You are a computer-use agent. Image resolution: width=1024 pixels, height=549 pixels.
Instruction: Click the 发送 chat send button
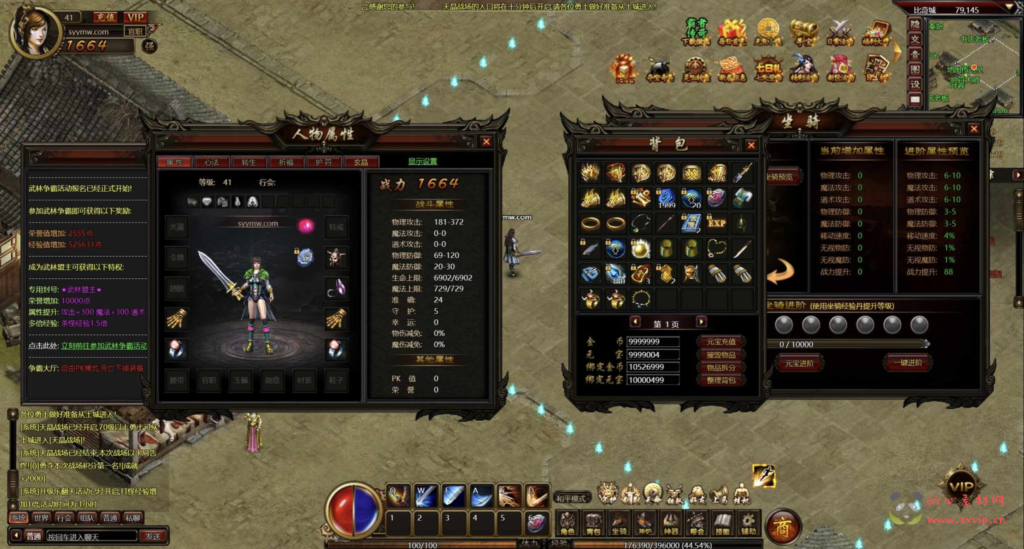pos(153,536)
